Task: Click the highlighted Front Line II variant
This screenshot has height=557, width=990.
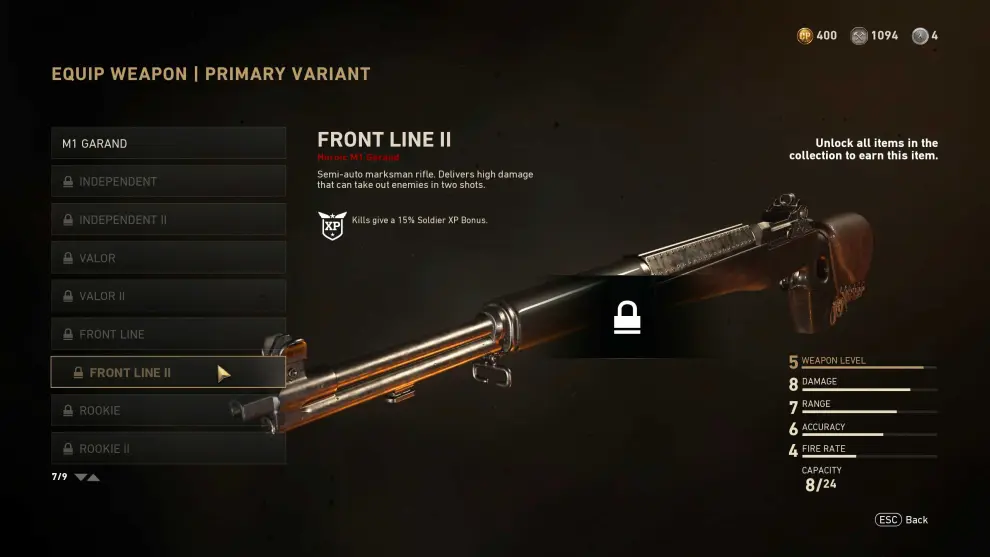Action: pyautogui.click(x=168, y=372)
